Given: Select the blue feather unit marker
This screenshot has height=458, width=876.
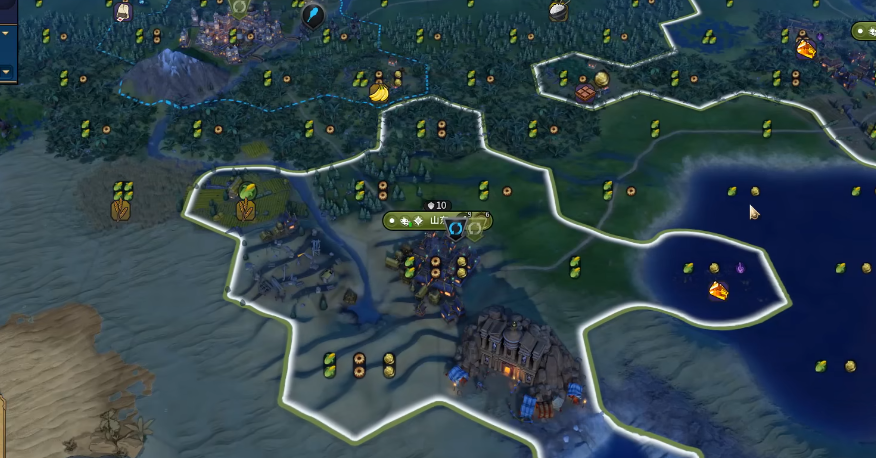Looking at the screenshot, I should coord(313,15).
